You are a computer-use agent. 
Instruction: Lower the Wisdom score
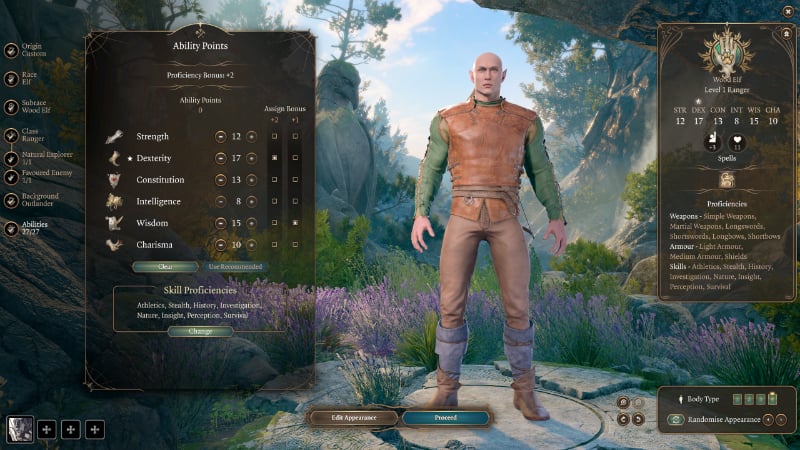click(220, 223)
